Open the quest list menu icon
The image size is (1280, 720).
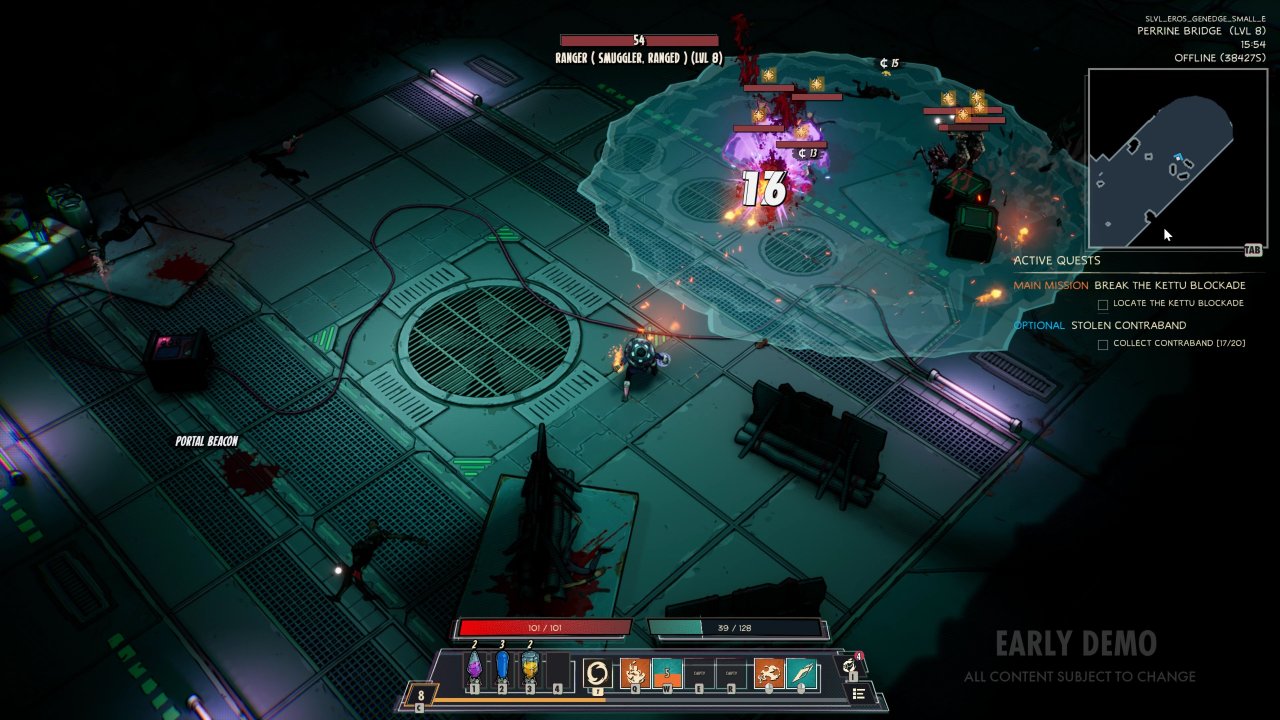(857, 692)
